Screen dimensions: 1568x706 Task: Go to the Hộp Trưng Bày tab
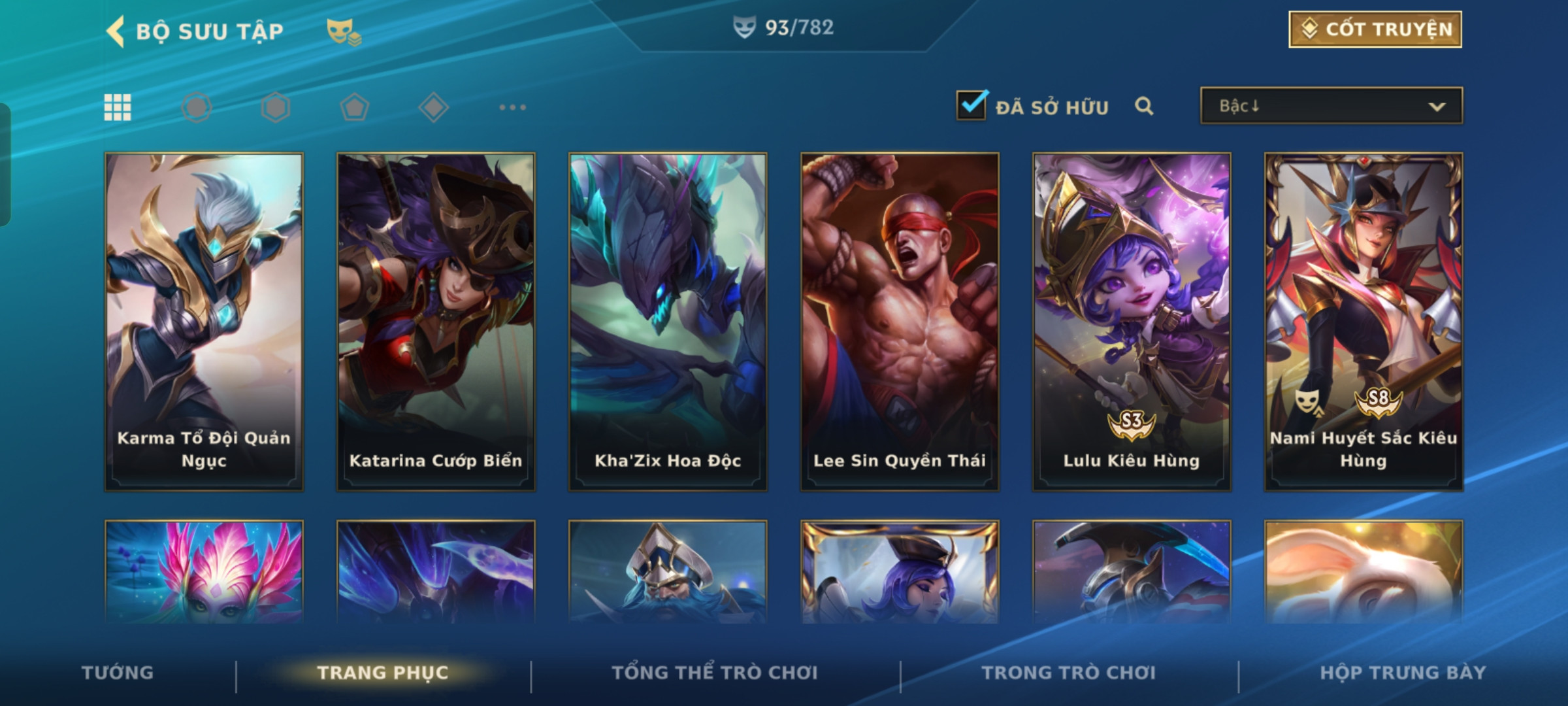1403,673
